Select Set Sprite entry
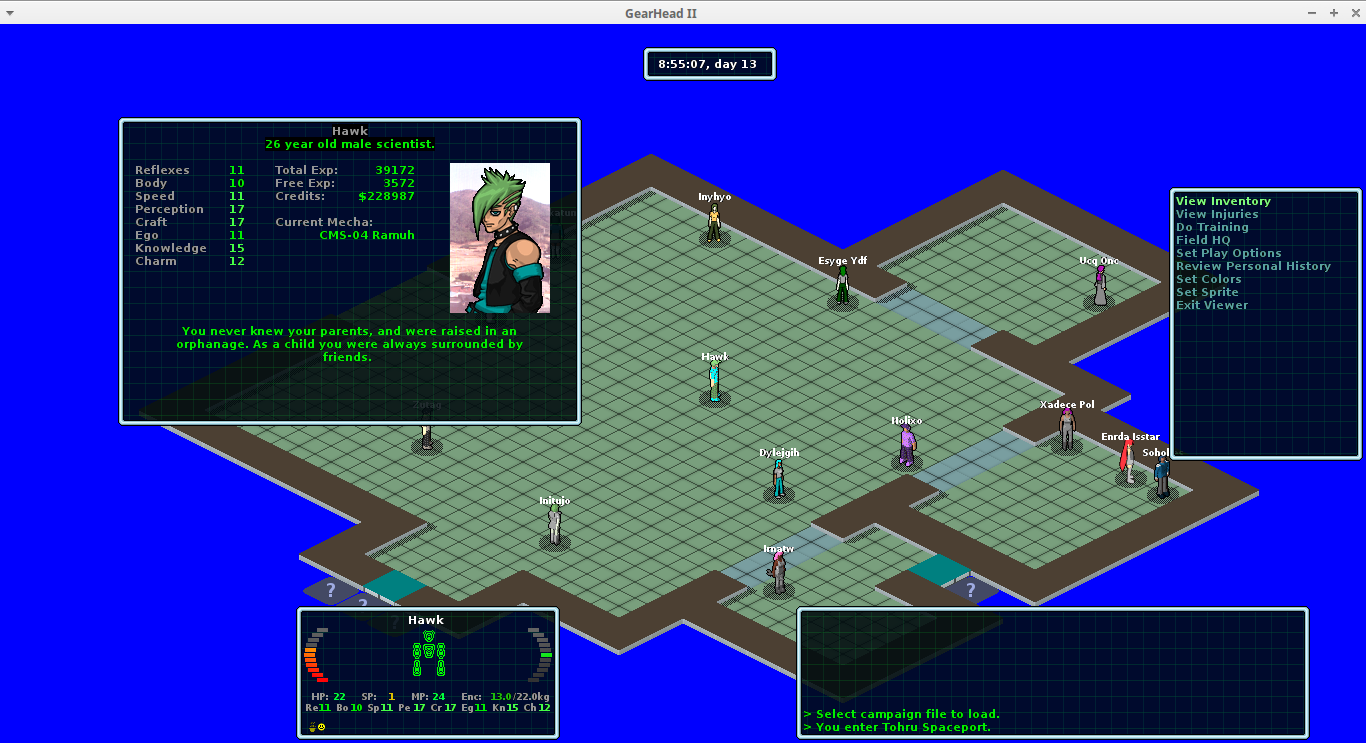 tap(1207, 292)
